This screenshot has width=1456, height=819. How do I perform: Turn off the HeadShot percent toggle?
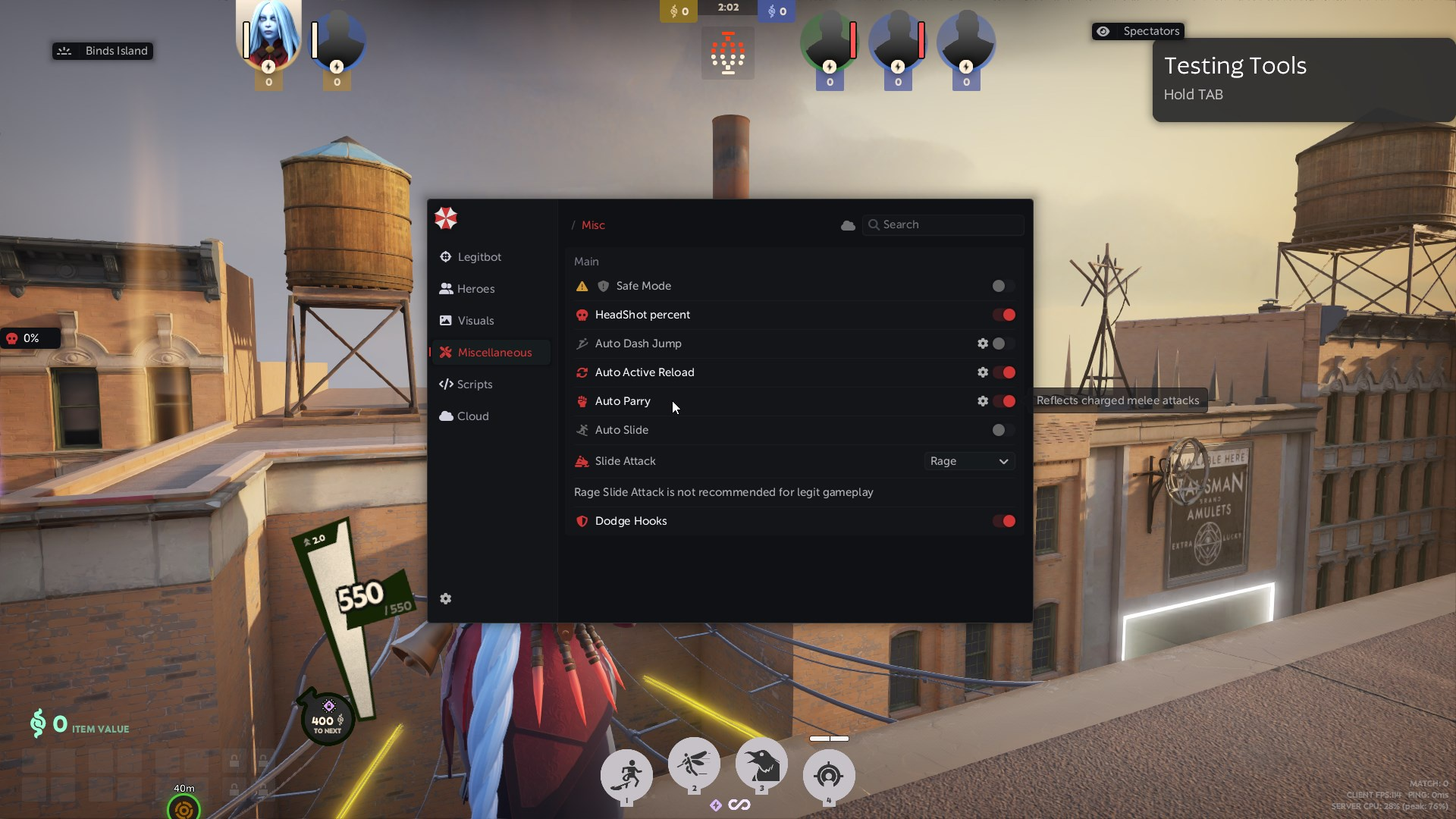click(x=1004, y=315)
